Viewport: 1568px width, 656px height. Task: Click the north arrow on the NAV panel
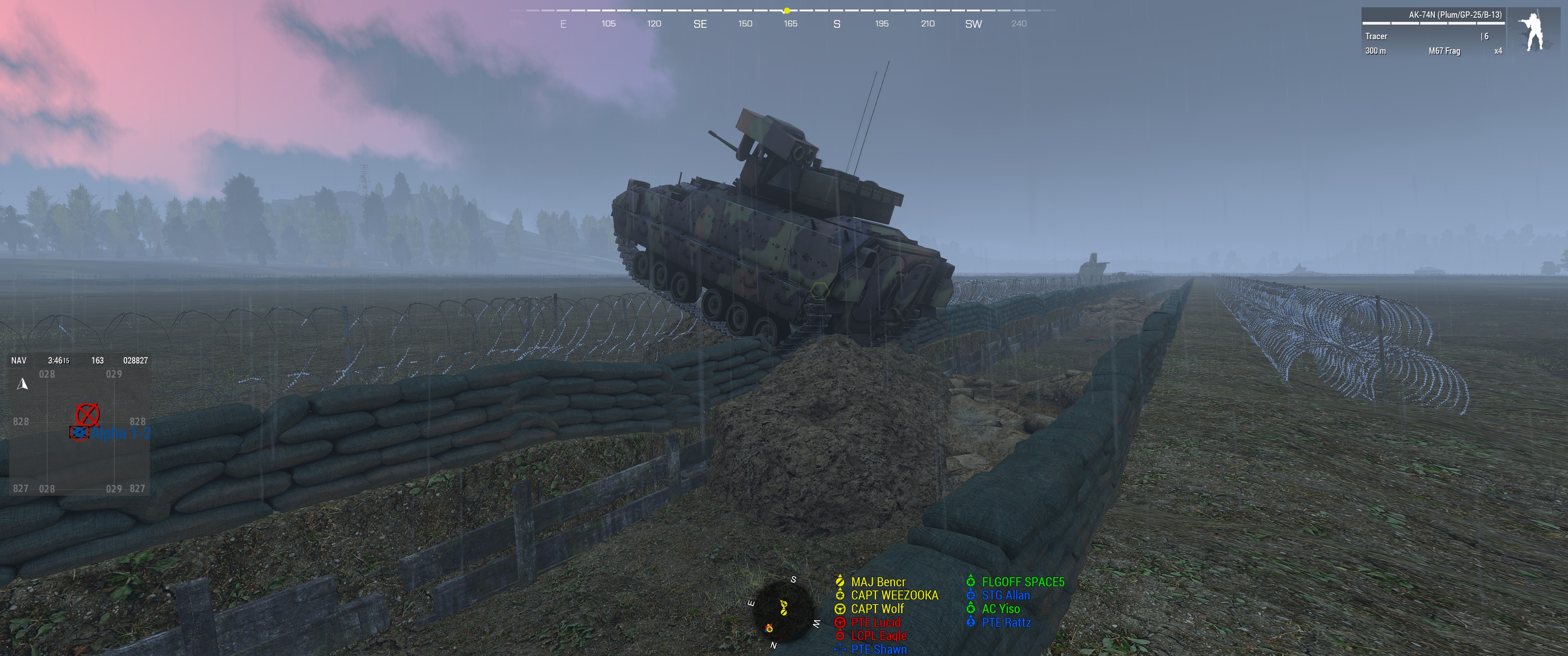pos(22,384)
